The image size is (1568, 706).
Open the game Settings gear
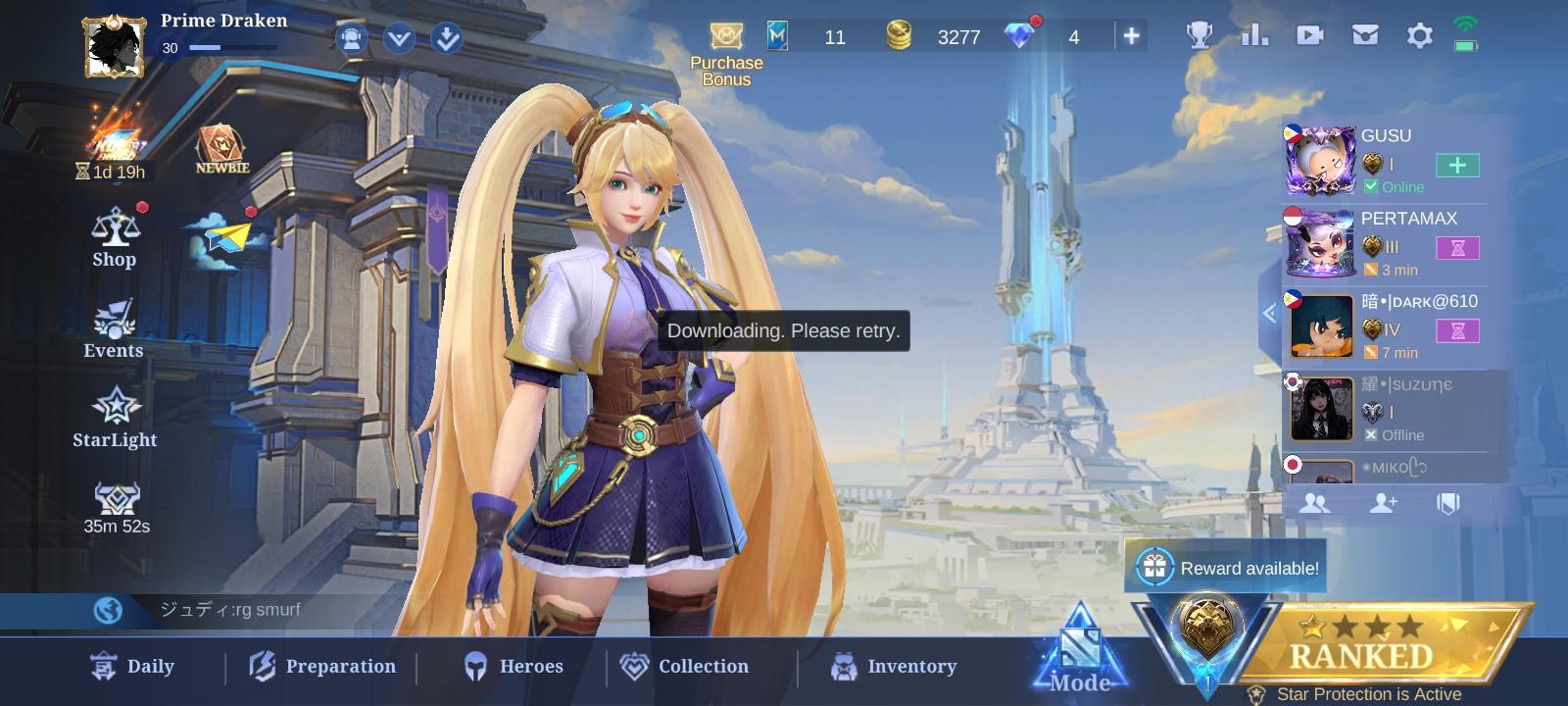1418,35
